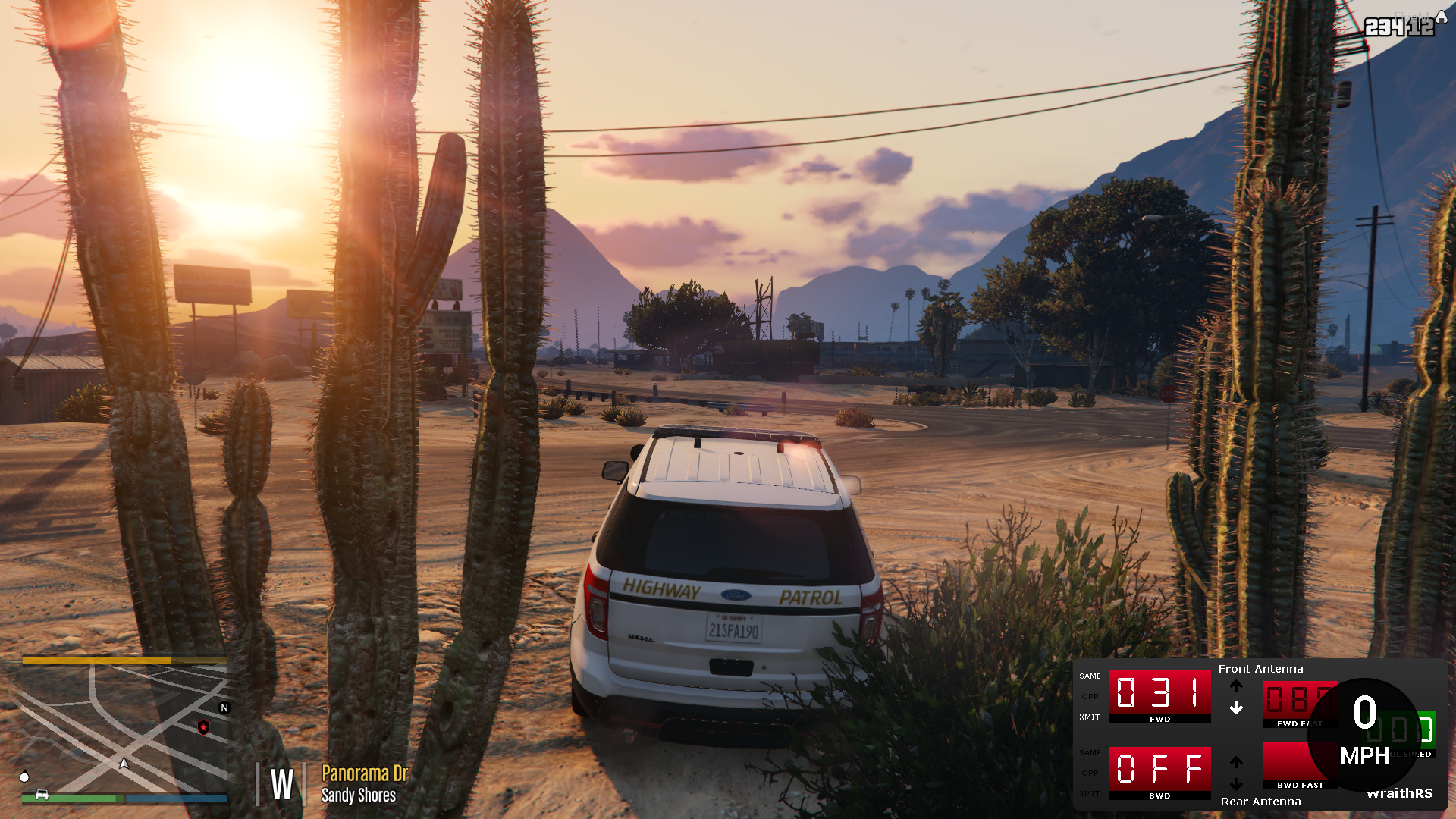This screenshot has height=819, width=1456.
Task: Click the white dot marker on the minimap edge
Action: [x=25, y=777]
